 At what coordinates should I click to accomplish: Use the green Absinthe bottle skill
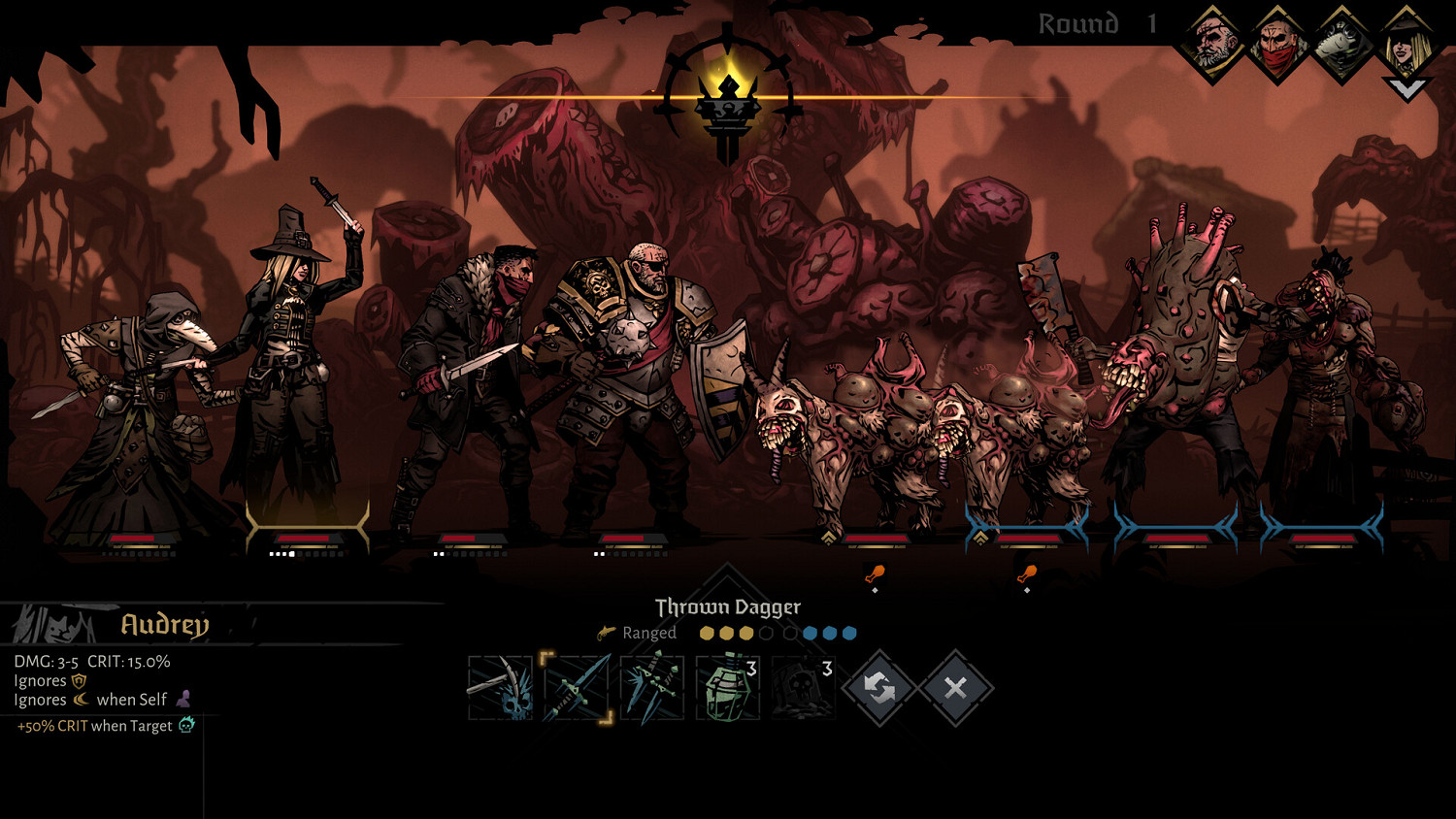pyautogui.click(x=727, y=688)
